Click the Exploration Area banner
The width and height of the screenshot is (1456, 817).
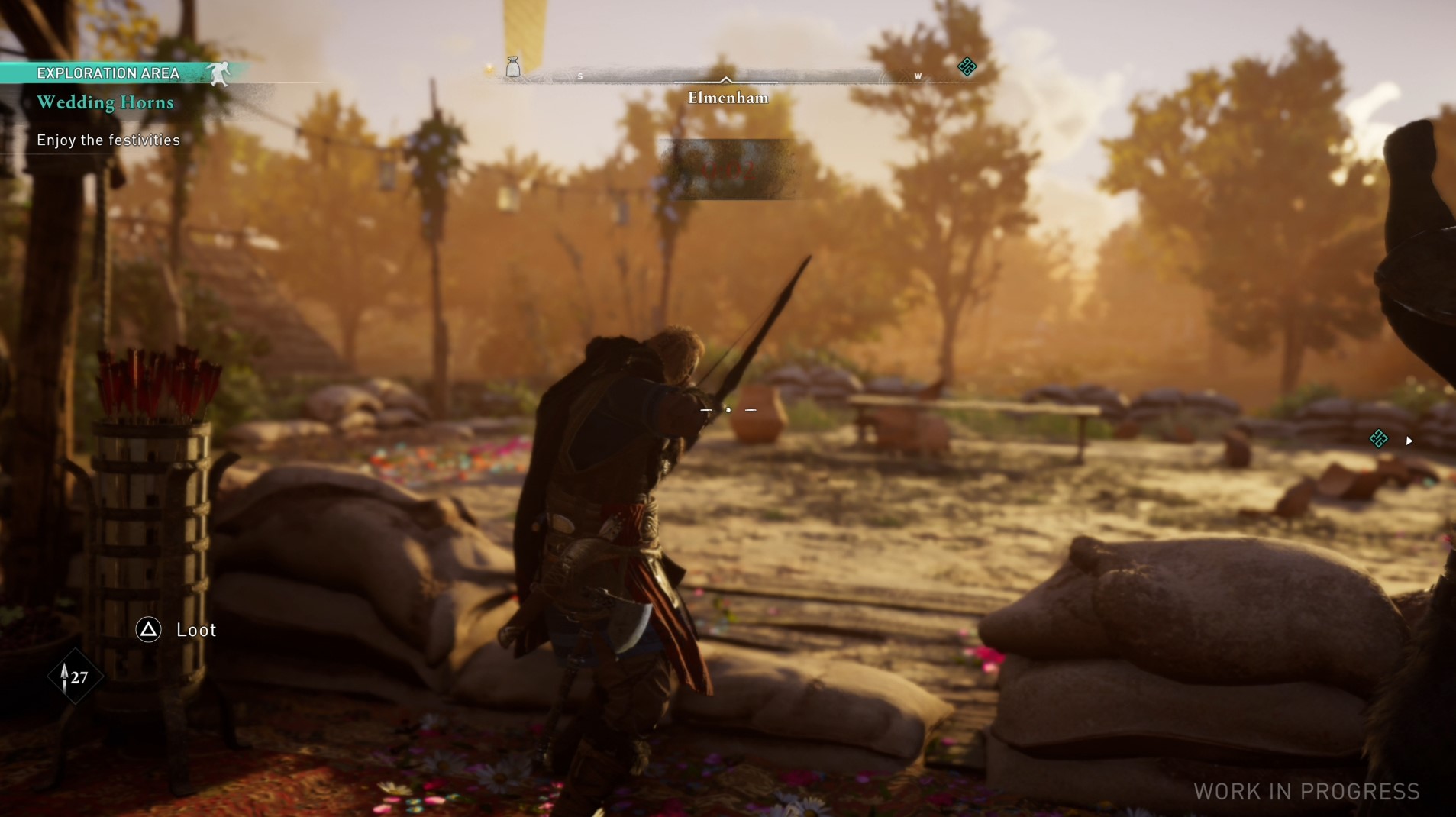pos(108,73)
